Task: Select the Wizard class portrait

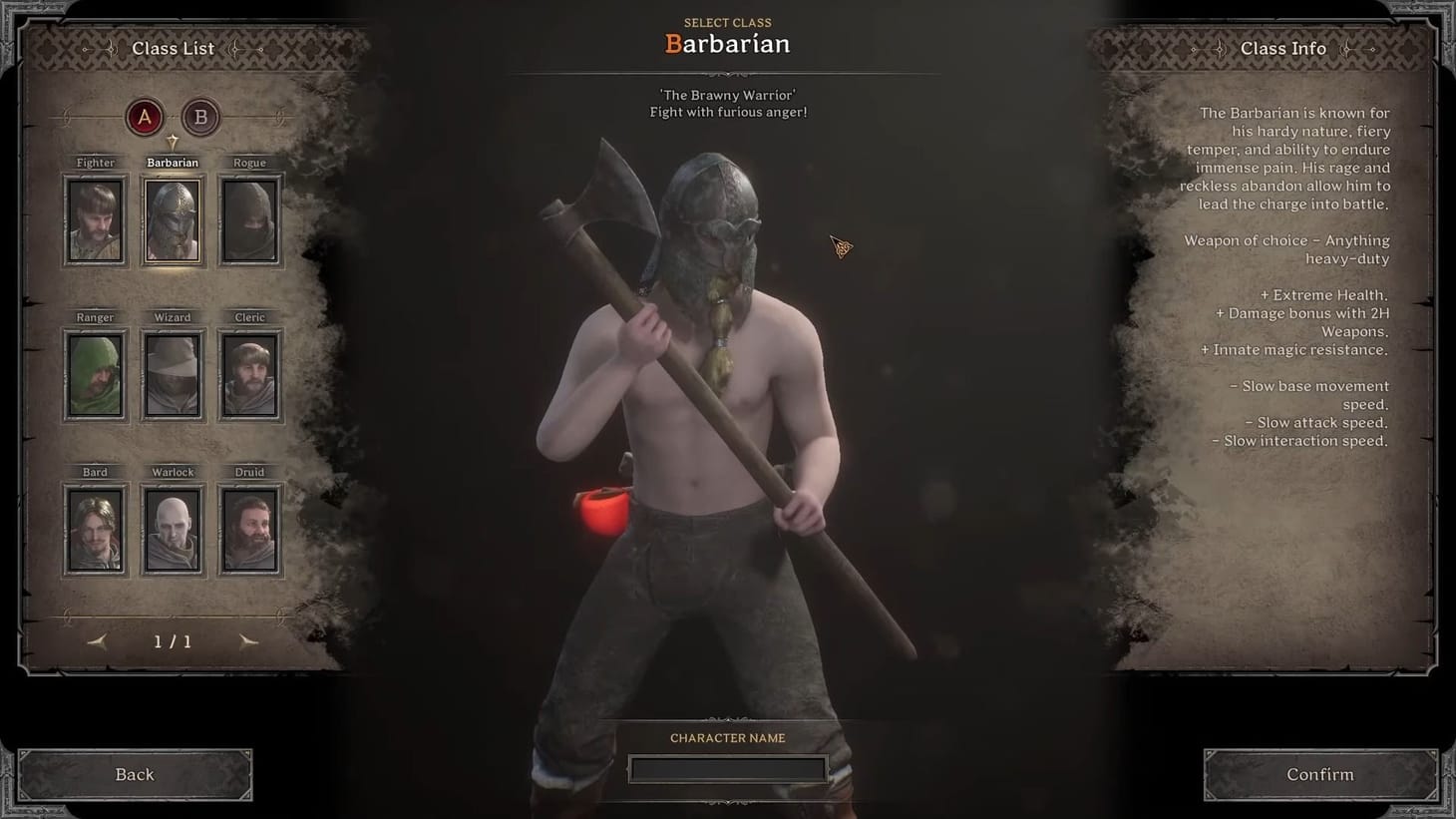Action: (172, 374)
